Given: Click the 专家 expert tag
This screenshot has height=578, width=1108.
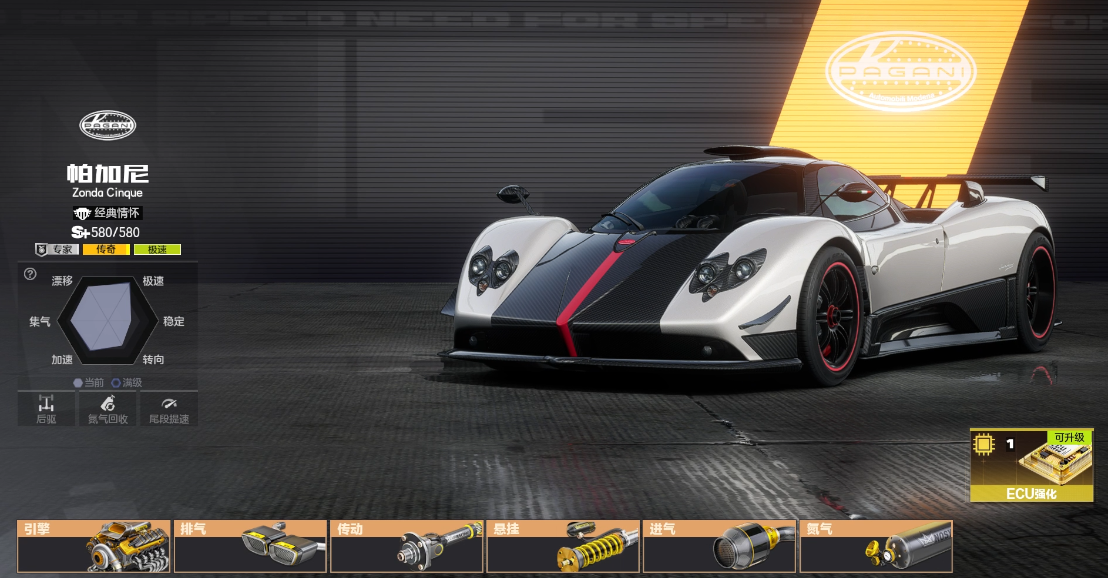Looking at the screenshot, I should [57, 249].
